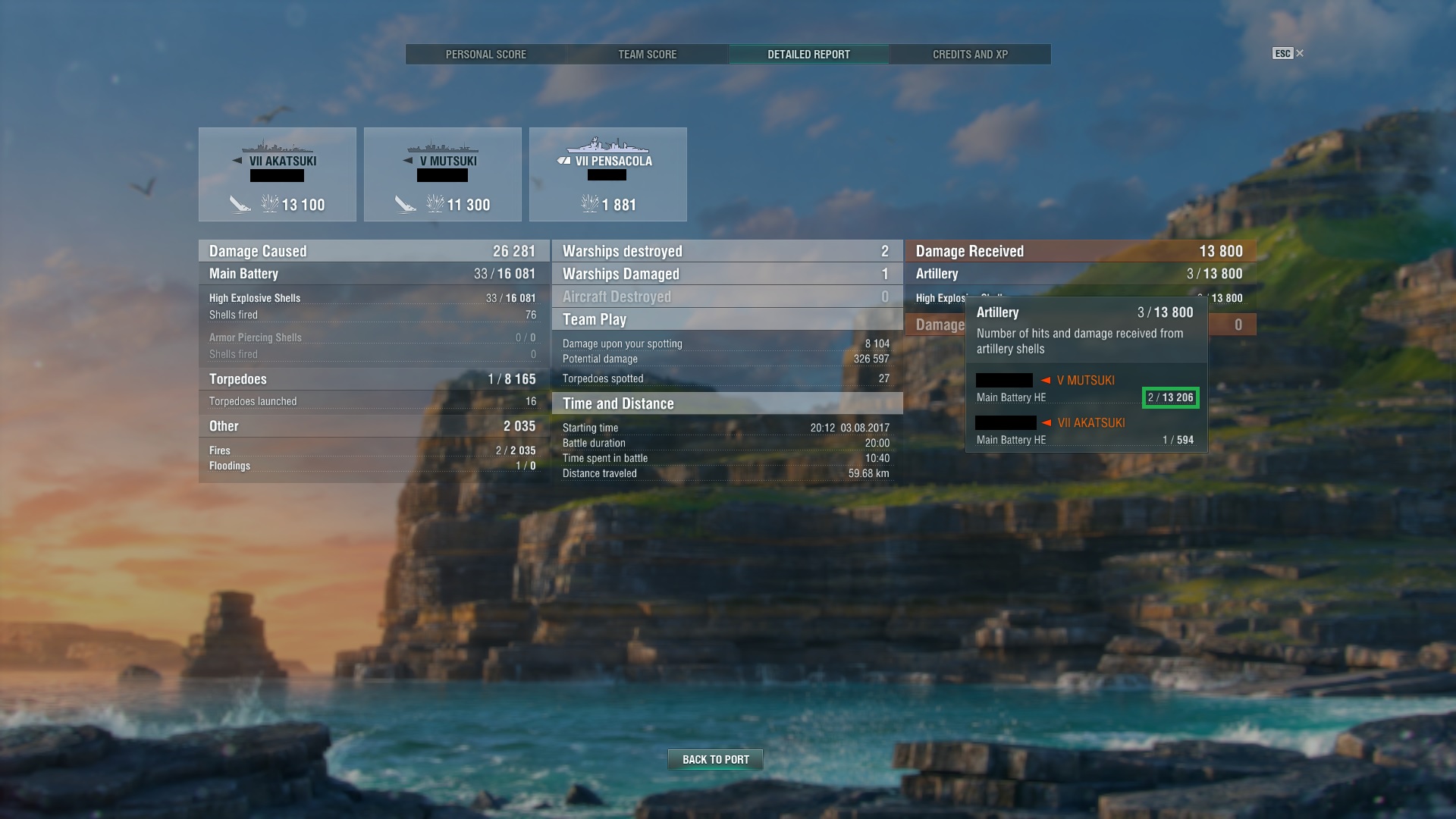The height and width of the screenshot is (819, 1456).
Task: Click the VII Akatsuki ship silhouette
Action: click(x=278, y=147)
